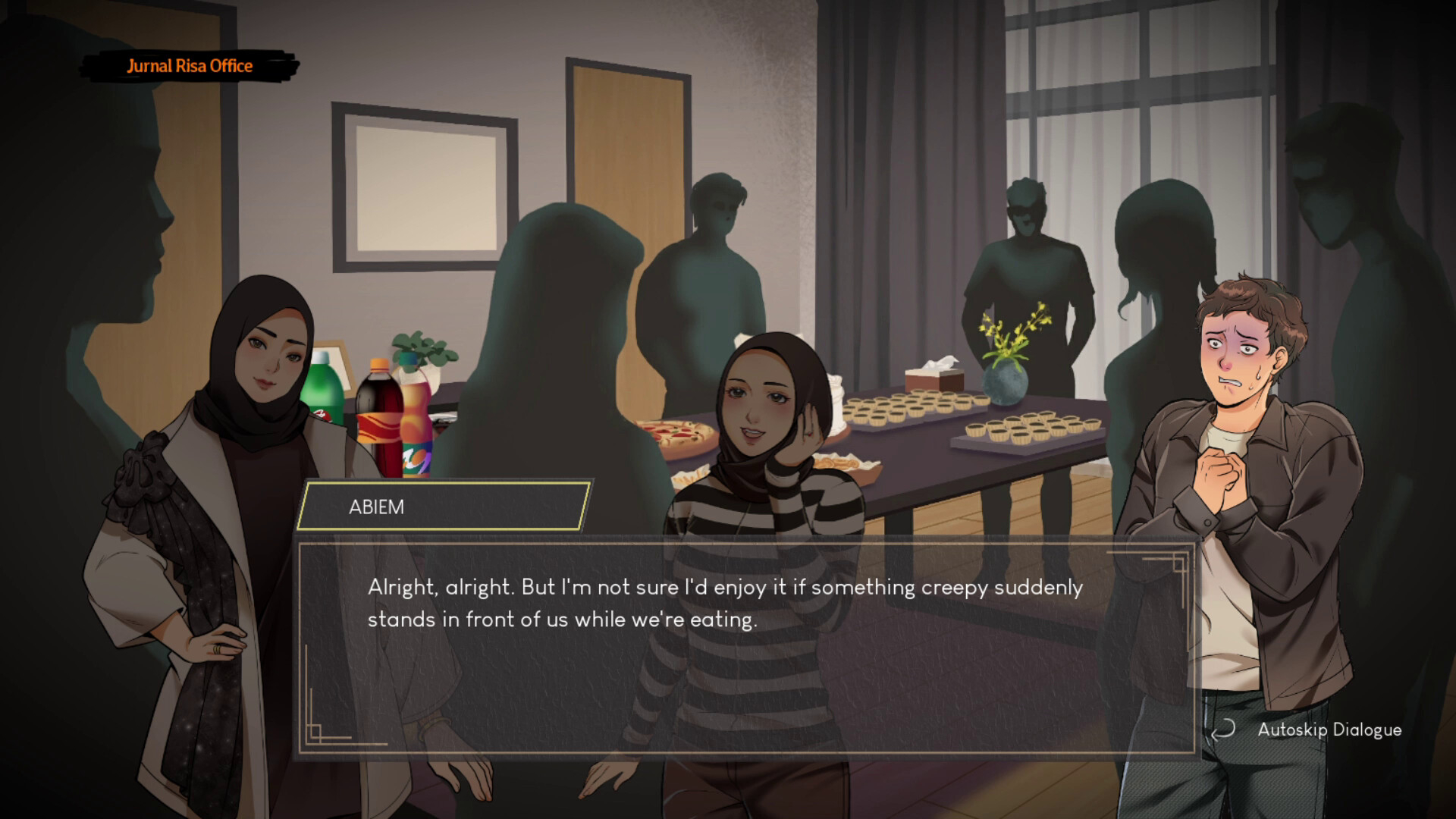Toggle the Autoskip Dialogue loop icon
Image resolution: width=1456 pixels, height=819 pixels.
[1222, 730]
